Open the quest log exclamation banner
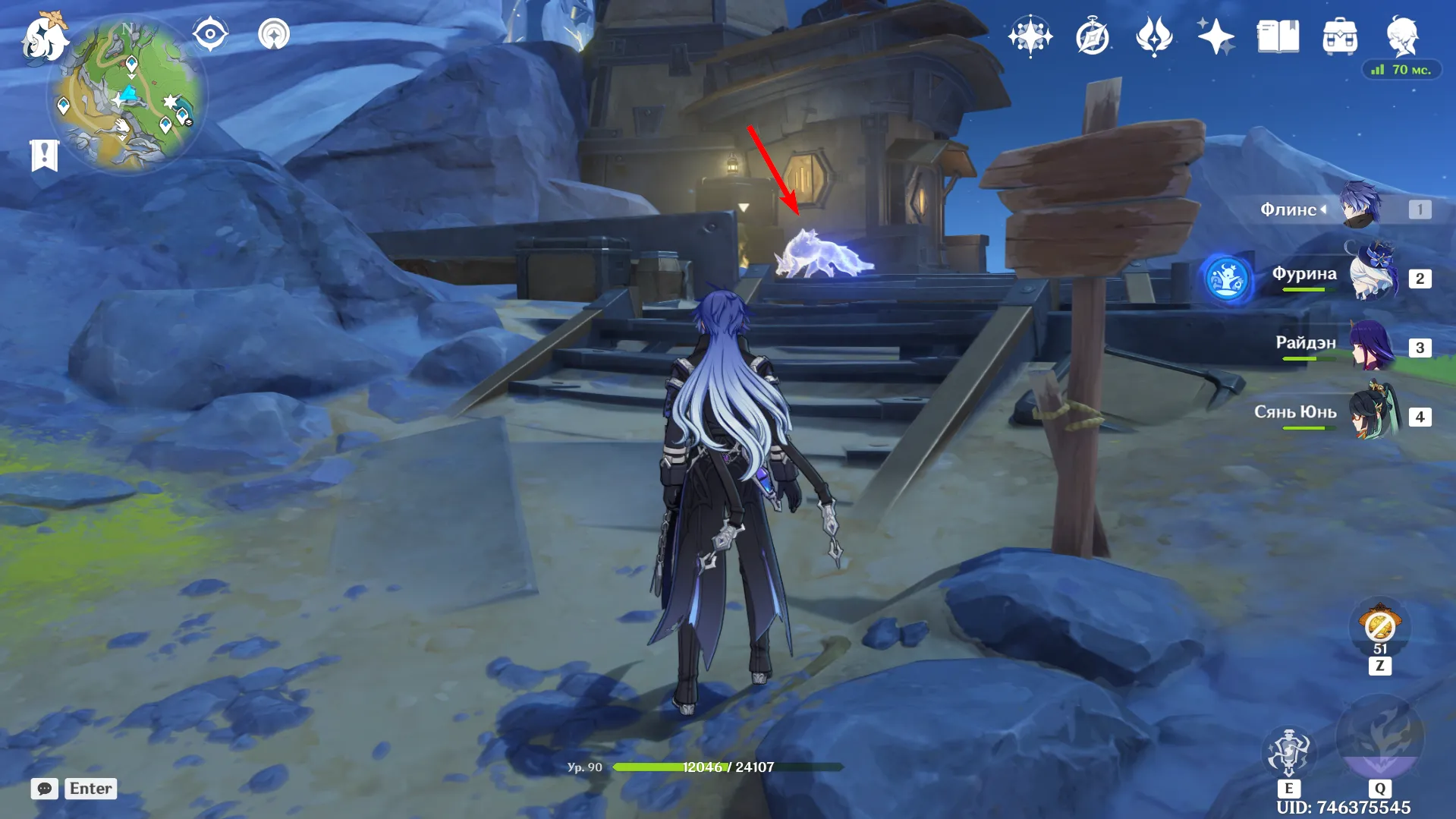This screenshot has width=1456, height=819. [45, 156]
